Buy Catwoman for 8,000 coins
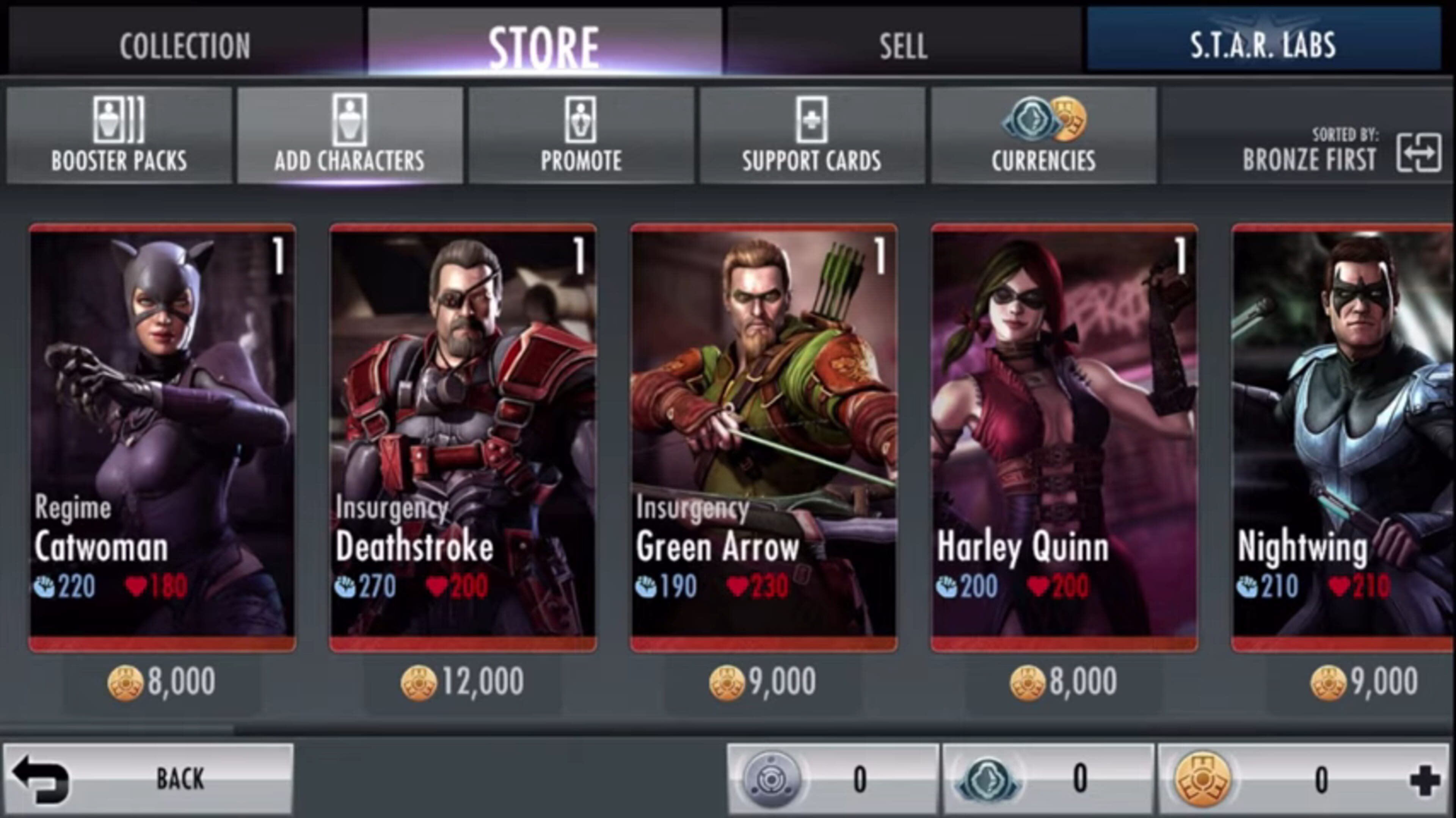This screenshot has height=818, width=1456. pyautogui.click(x=162, y=682)
